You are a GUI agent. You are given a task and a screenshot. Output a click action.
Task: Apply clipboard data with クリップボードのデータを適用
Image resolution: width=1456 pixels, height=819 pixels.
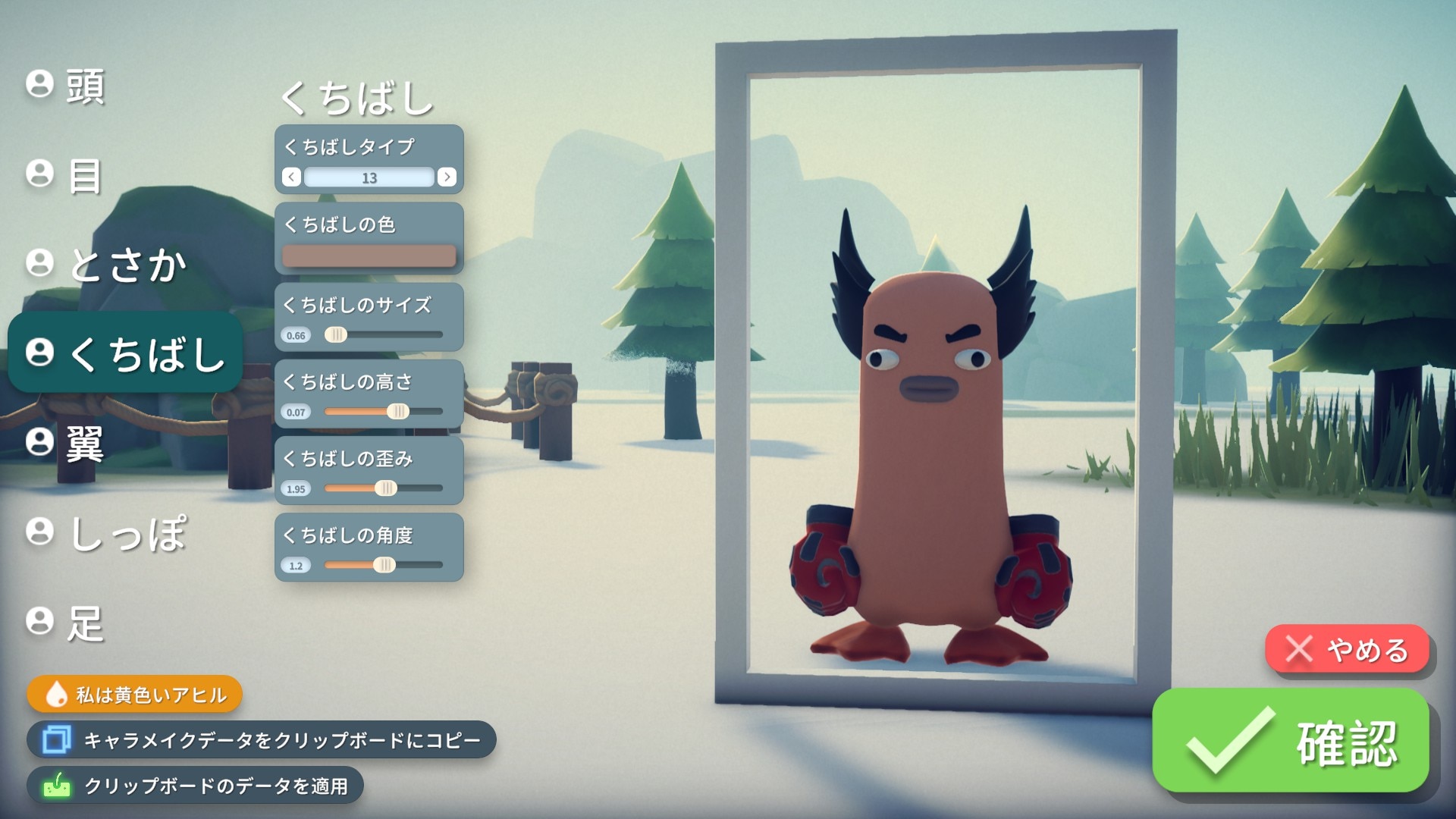pos(196,786)
